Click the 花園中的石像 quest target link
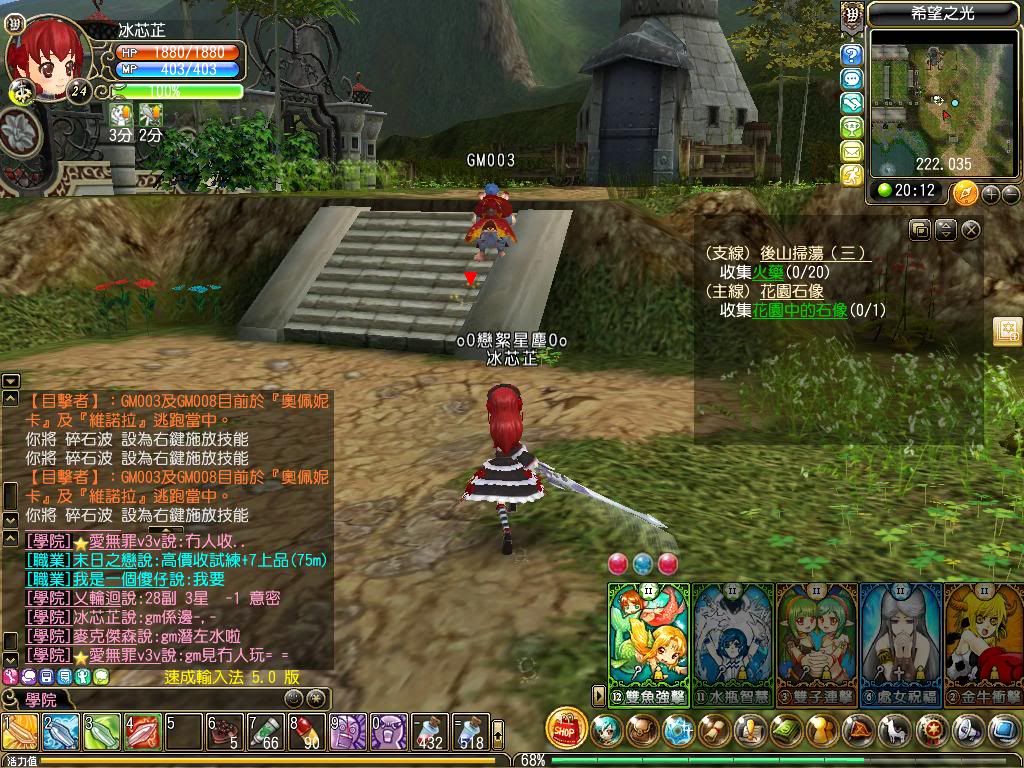 799,310
